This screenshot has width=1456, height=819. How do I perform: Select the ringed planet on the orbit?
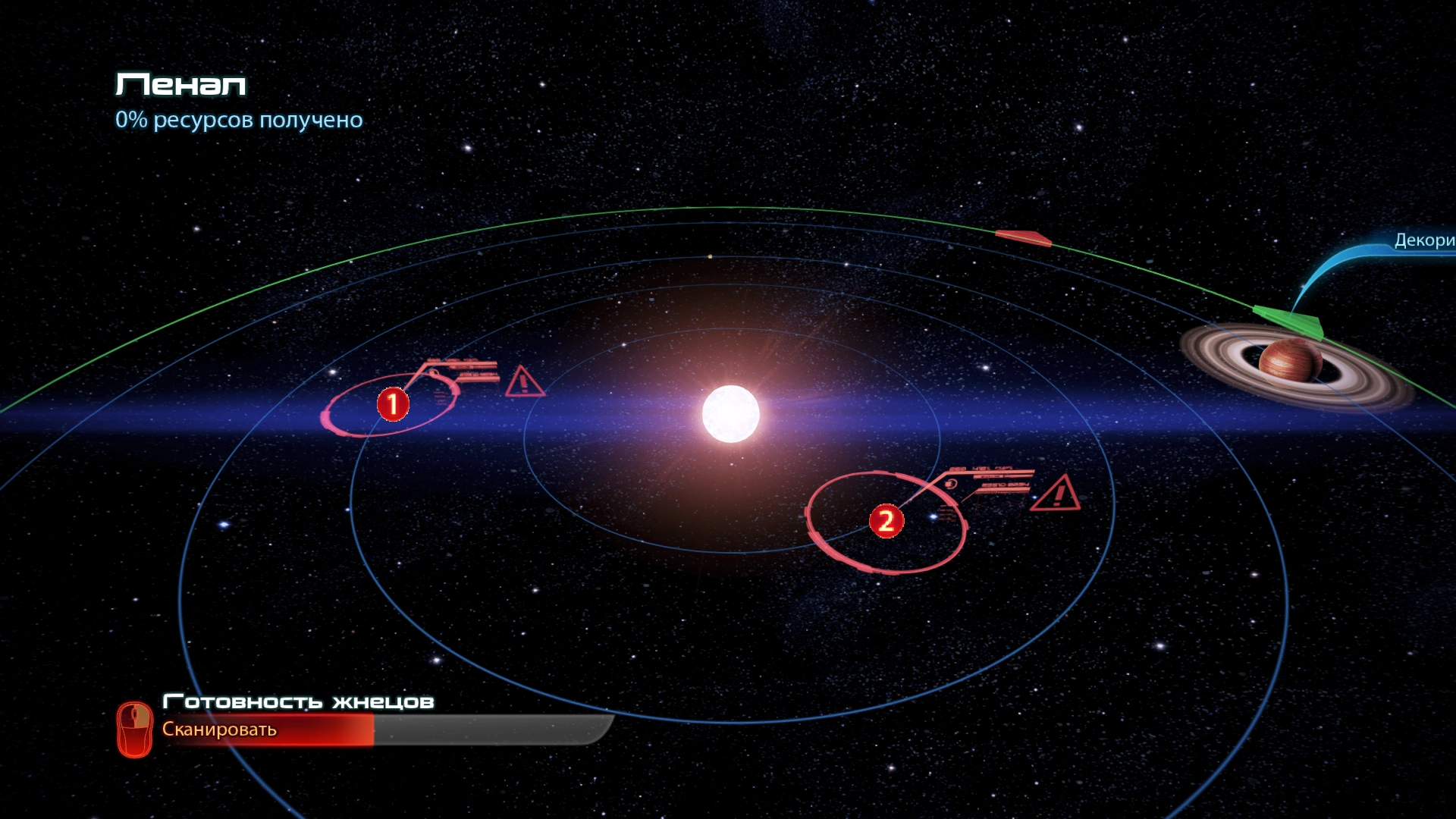click(1289, 362)
